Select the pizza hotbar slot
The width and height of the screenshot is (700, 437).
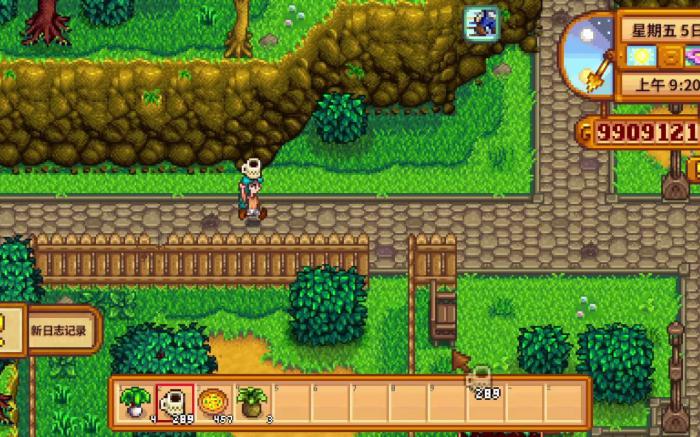click(x=213, y=403)
